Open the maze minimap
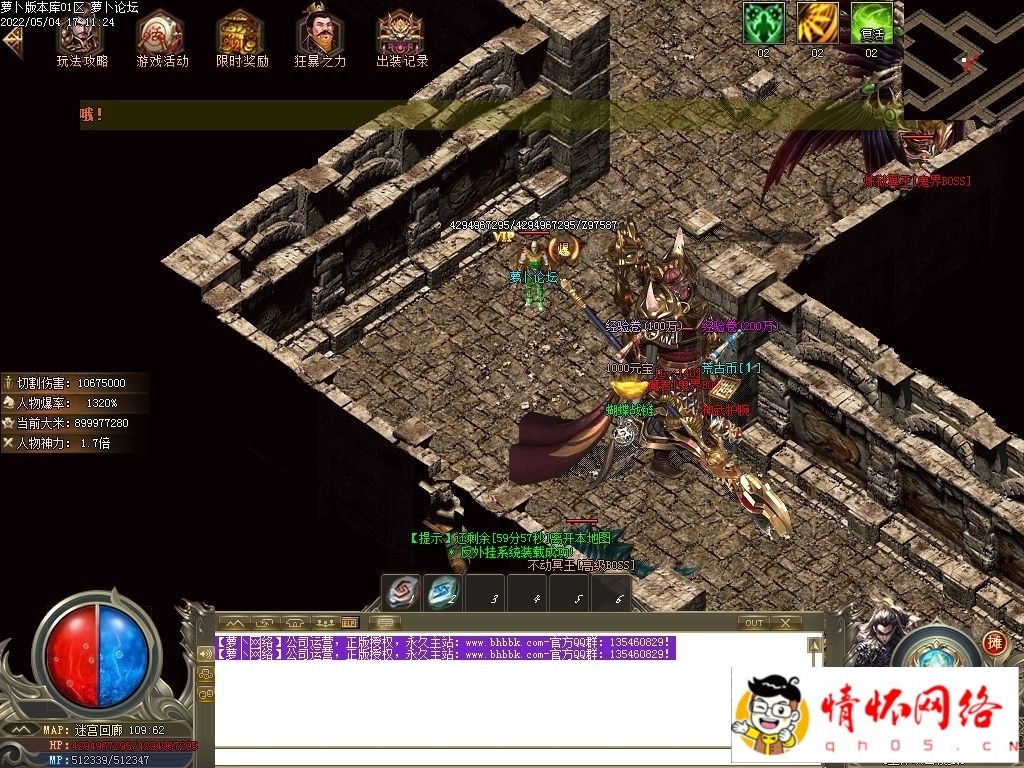Viewport: 1024px width, 768px height. tap(962, 58)
